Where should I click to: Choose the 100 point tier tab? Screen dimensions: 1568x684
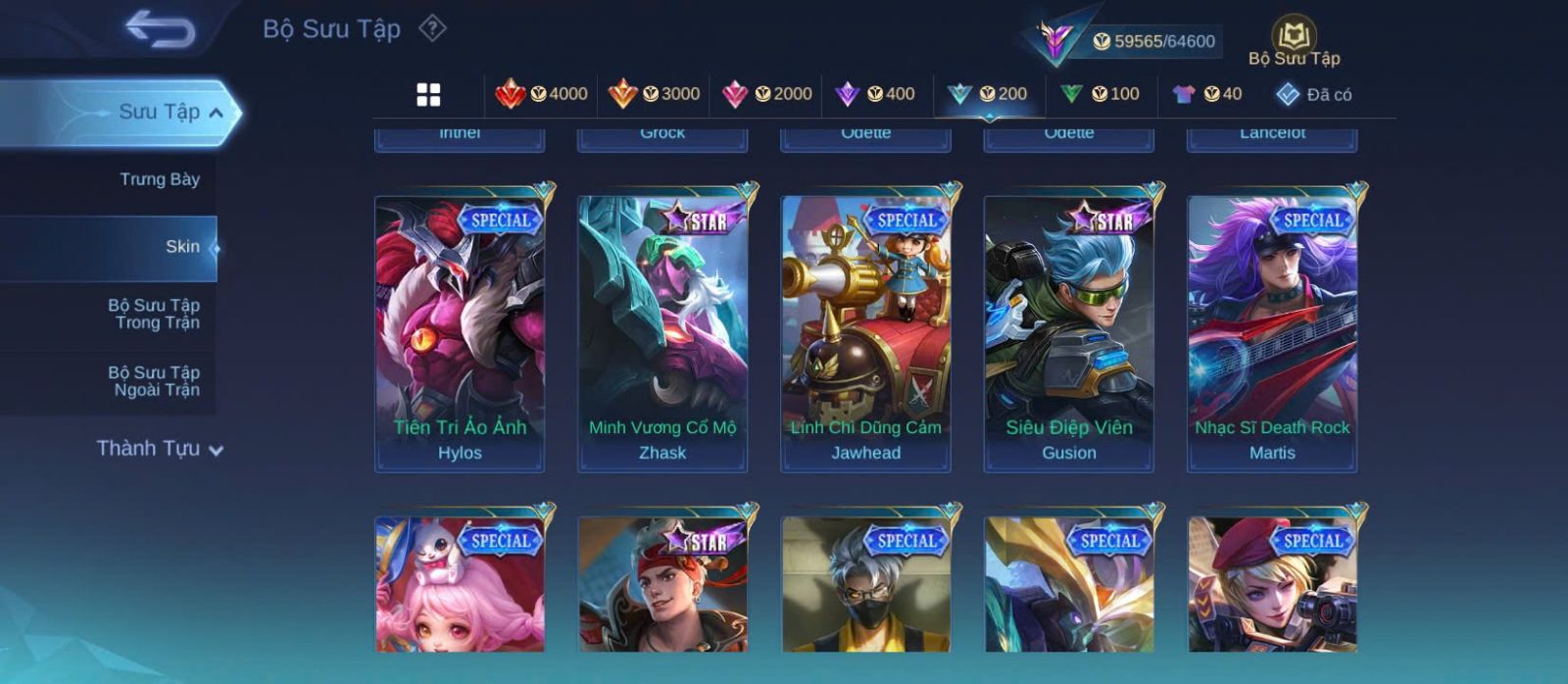(1100, 94)
